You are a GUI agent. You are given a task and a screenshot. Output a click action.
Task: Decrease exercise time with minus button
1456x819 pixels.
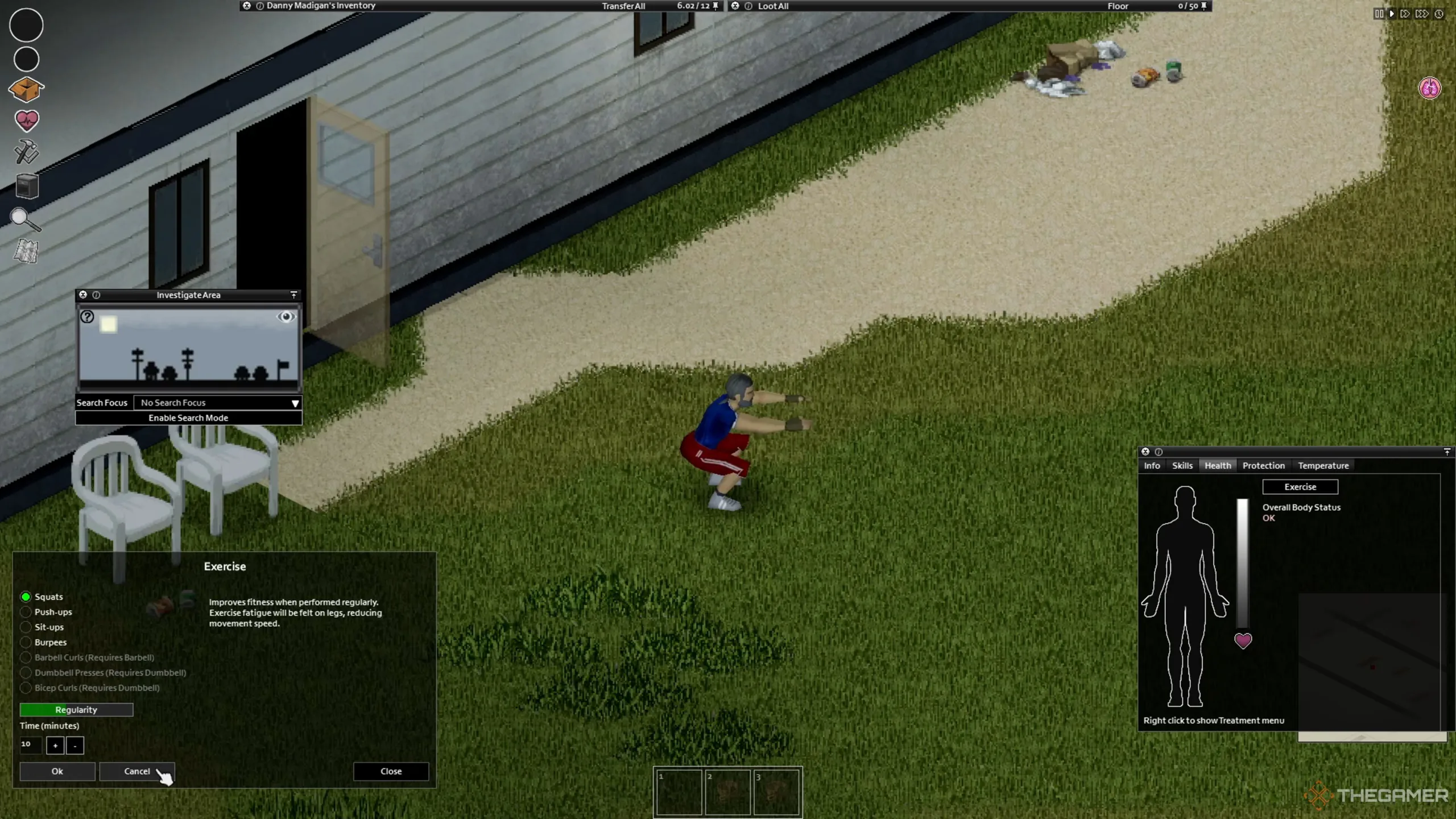tap(75, 745)
